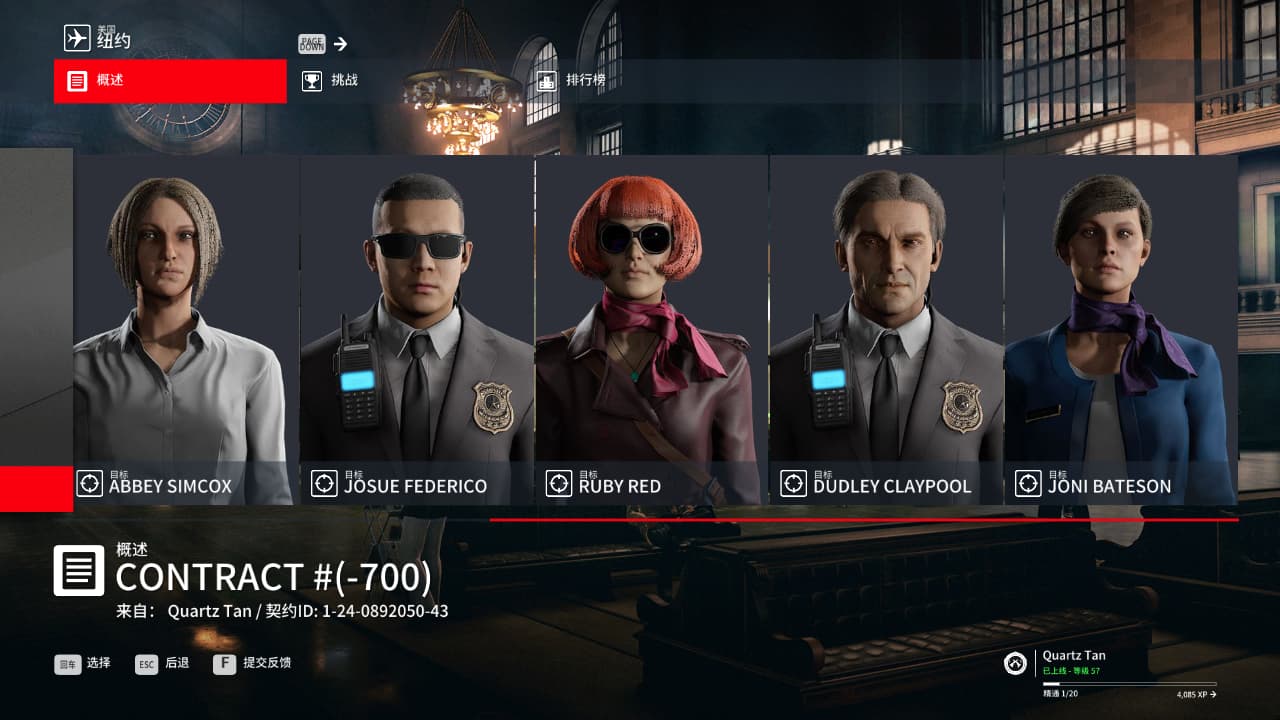Select target card Abbey Simcox
This screenshot has width=1280, height=720.
point(186,330)
